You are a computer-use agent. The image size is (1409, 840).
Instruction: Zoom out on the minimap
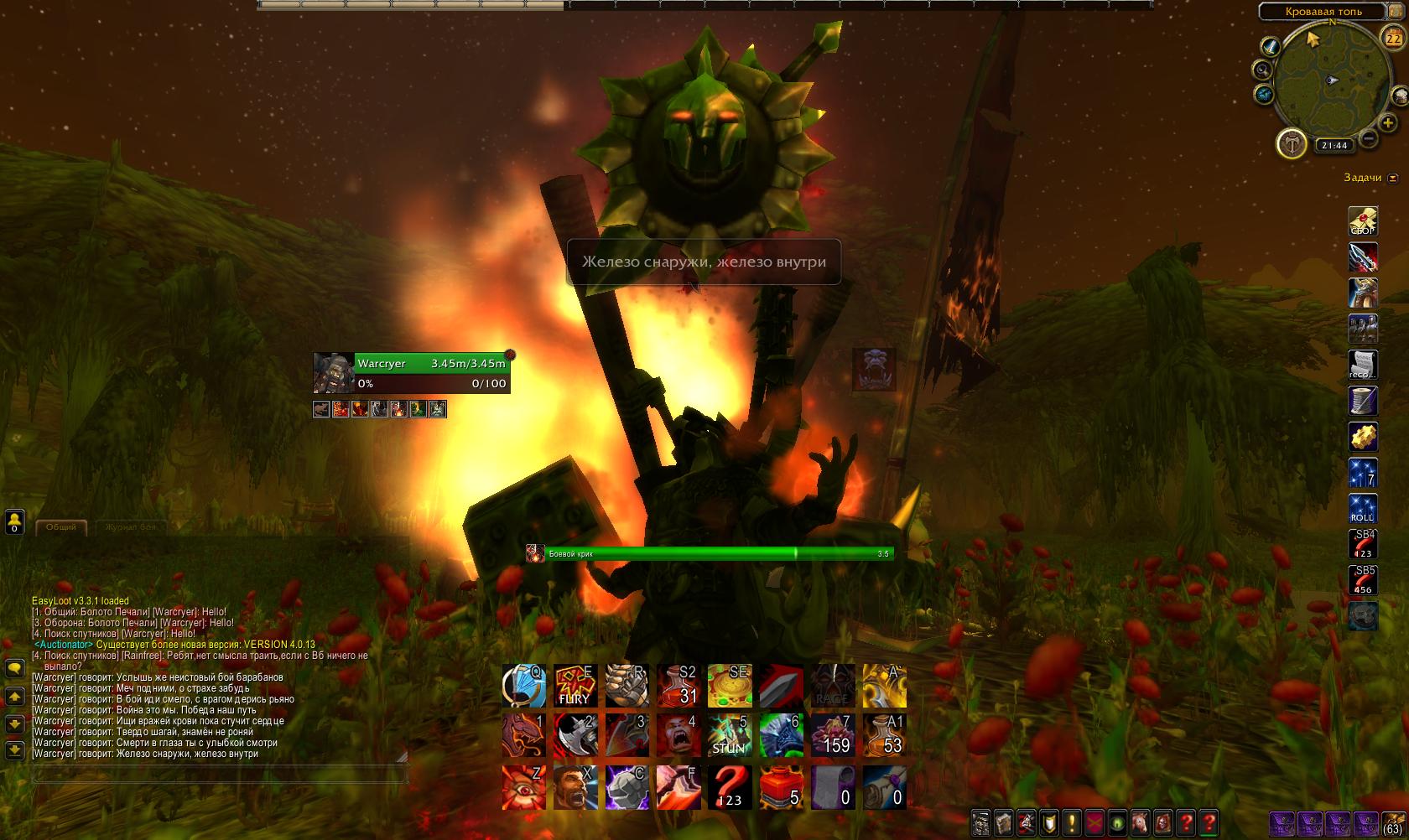(x=1368, y=138)
